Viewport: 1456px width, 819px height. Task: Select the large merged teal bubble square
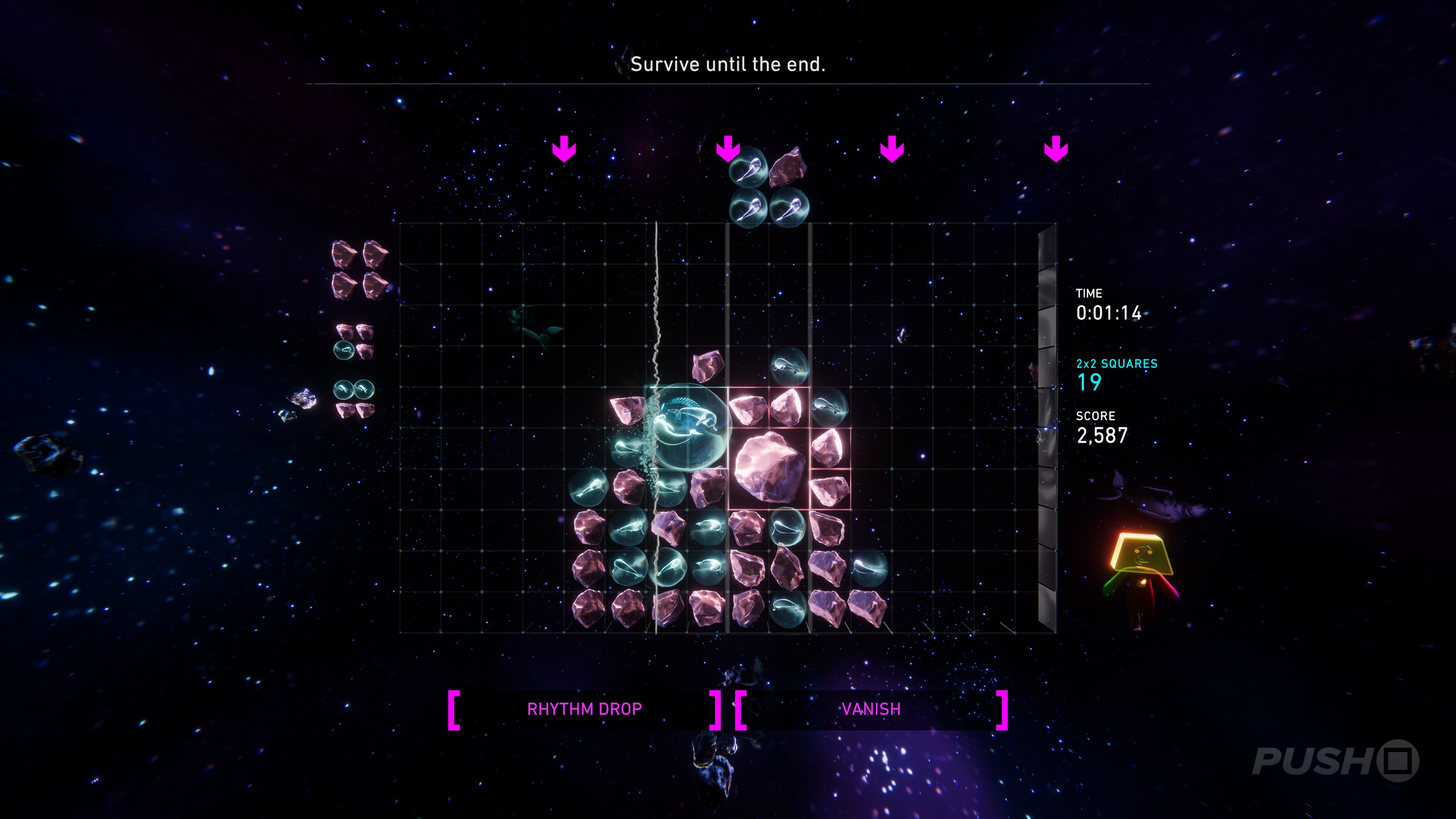click(688, 428)
